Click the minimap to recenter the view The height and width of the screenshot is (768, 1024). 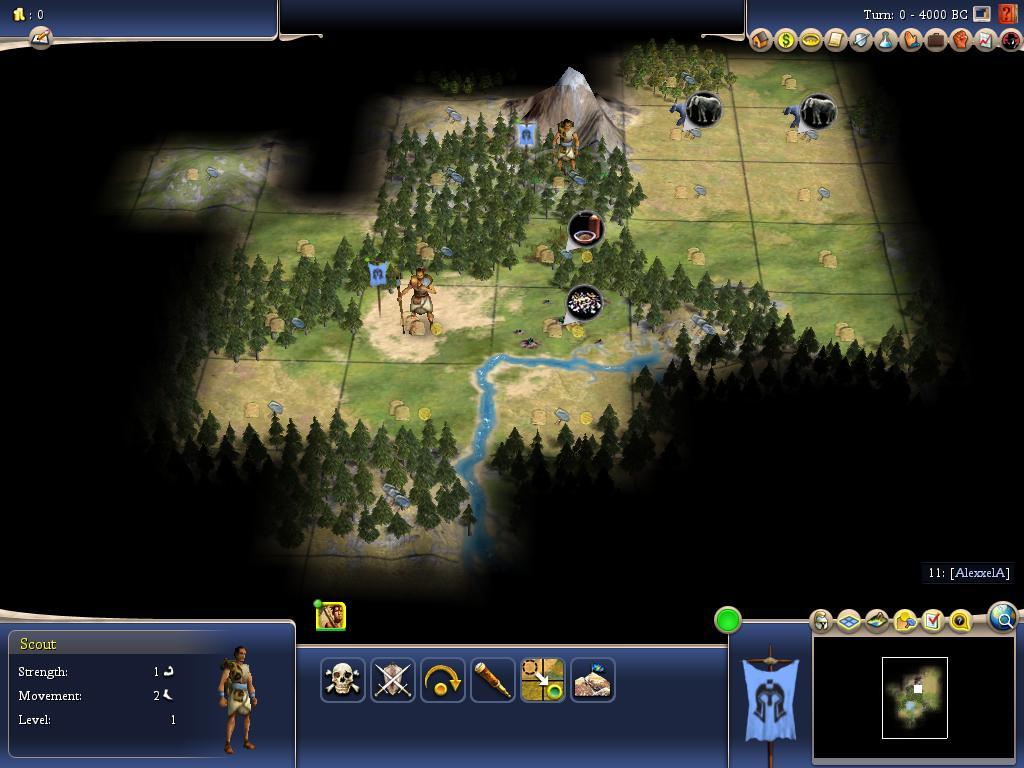pyautogui.click(x=914, y=698)
